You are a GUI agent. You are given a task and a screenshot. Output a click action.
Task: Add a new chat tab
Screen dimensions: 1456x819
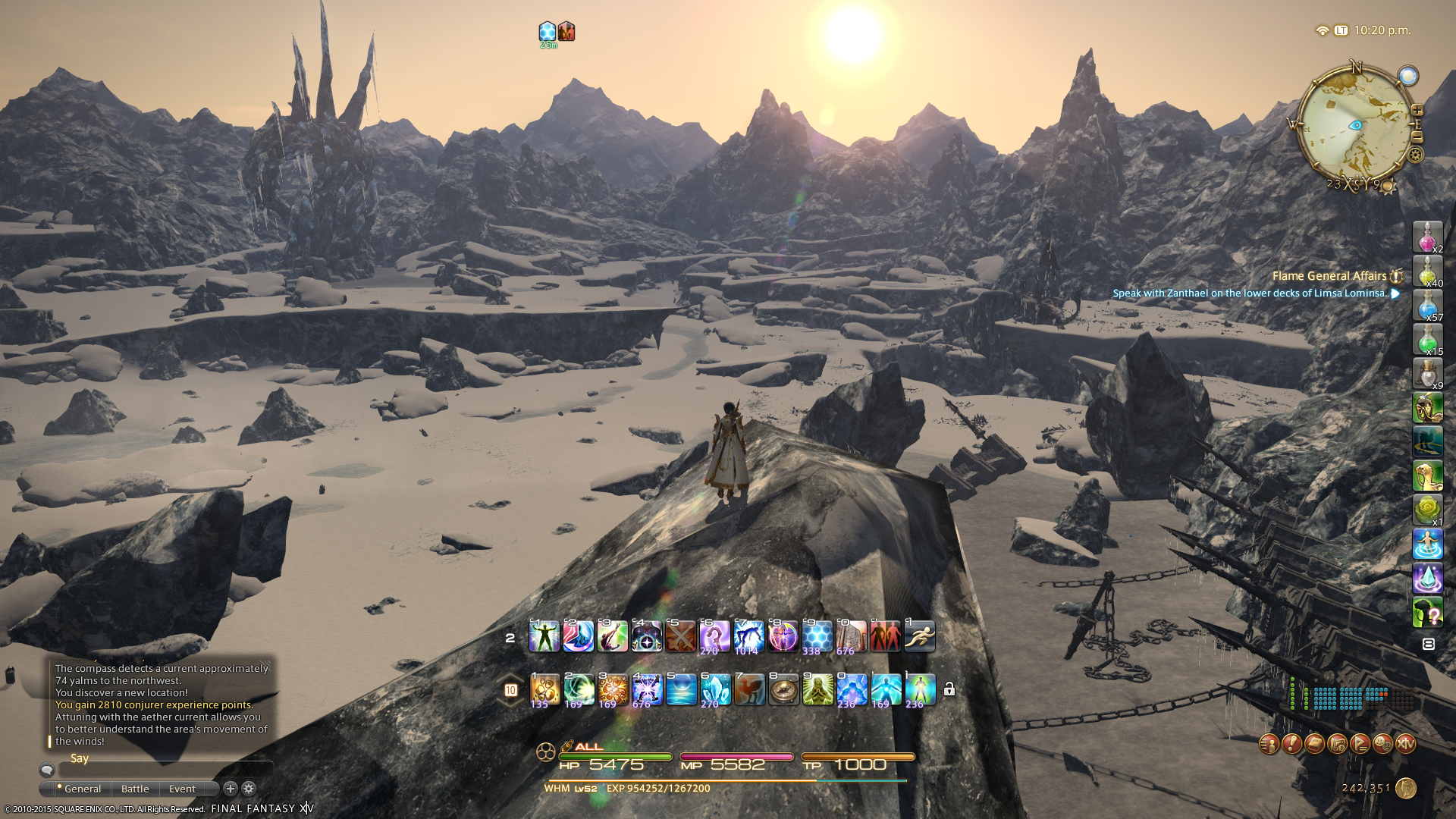(x=231, y=789)
